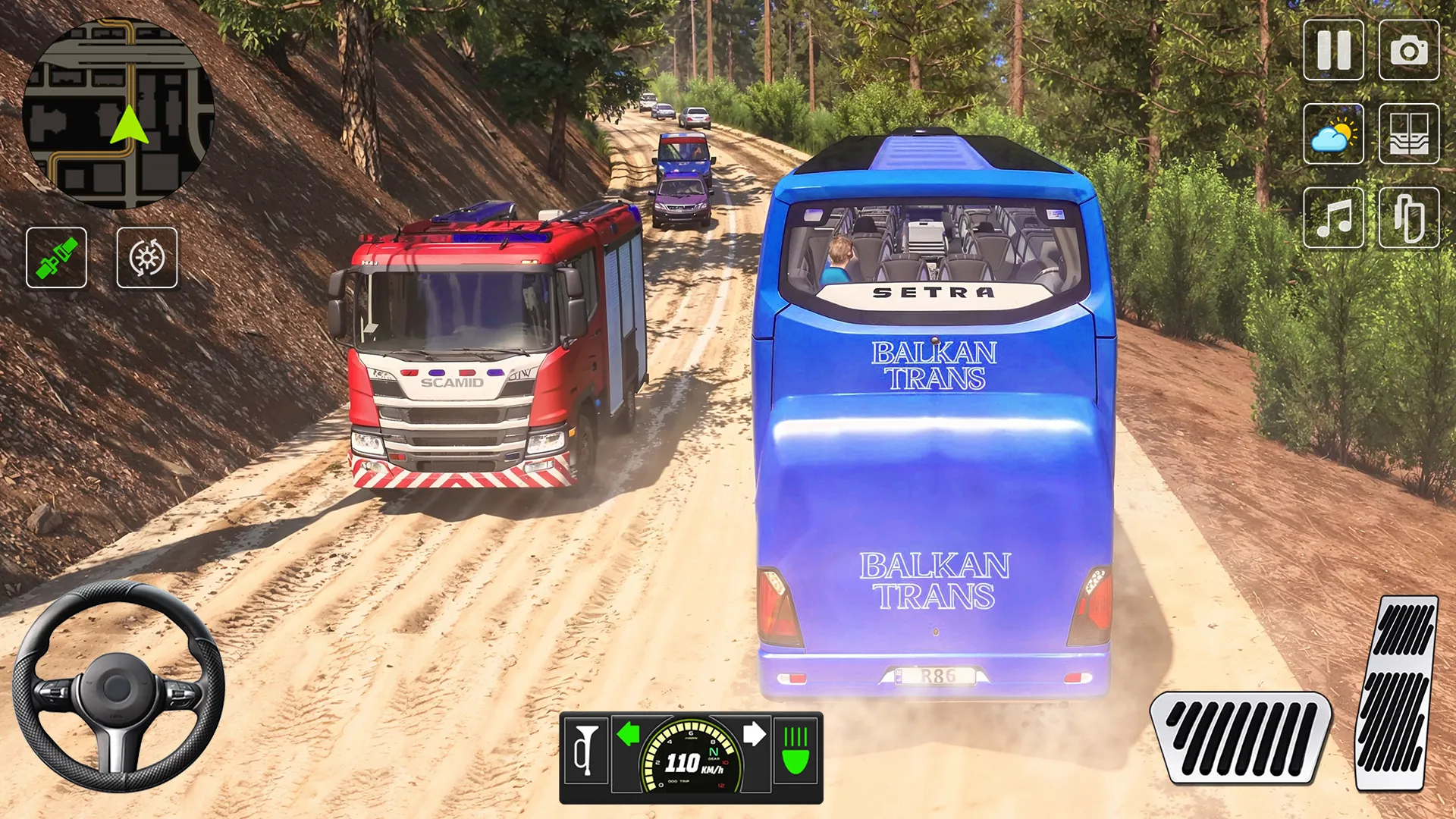Toggle the green seatbelt icon
Viewport: 1456px width, 819px height.
(x=57, y=258)
